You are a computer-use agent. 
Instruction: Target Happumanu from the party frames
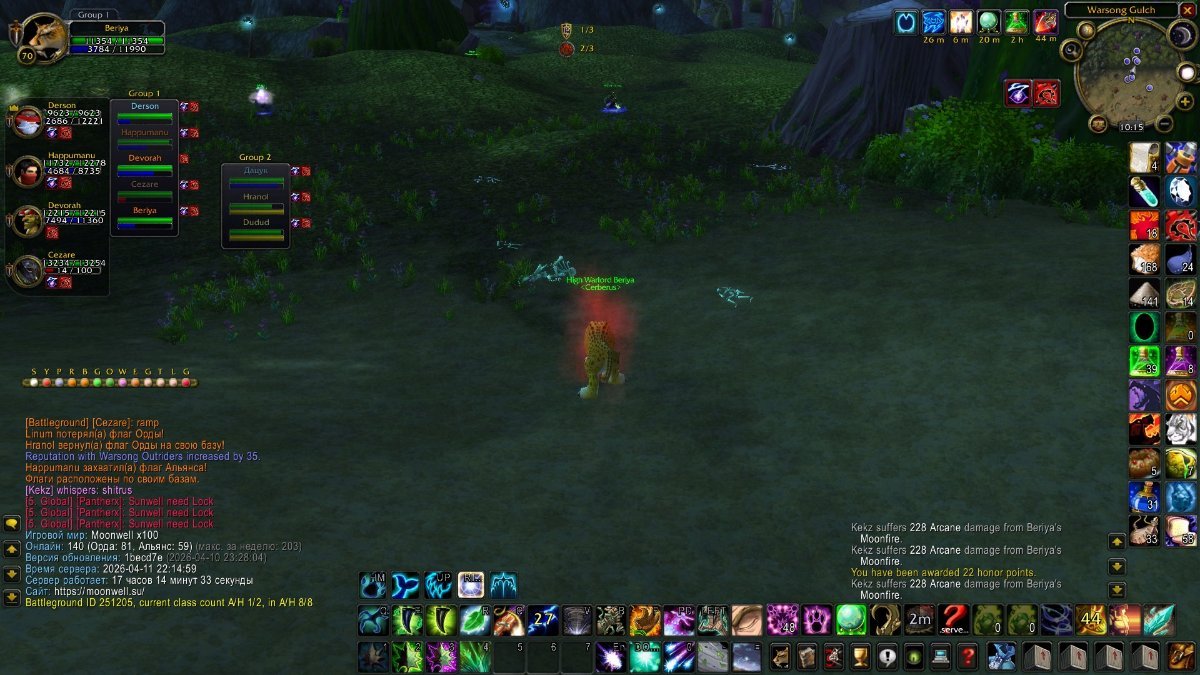27,170
